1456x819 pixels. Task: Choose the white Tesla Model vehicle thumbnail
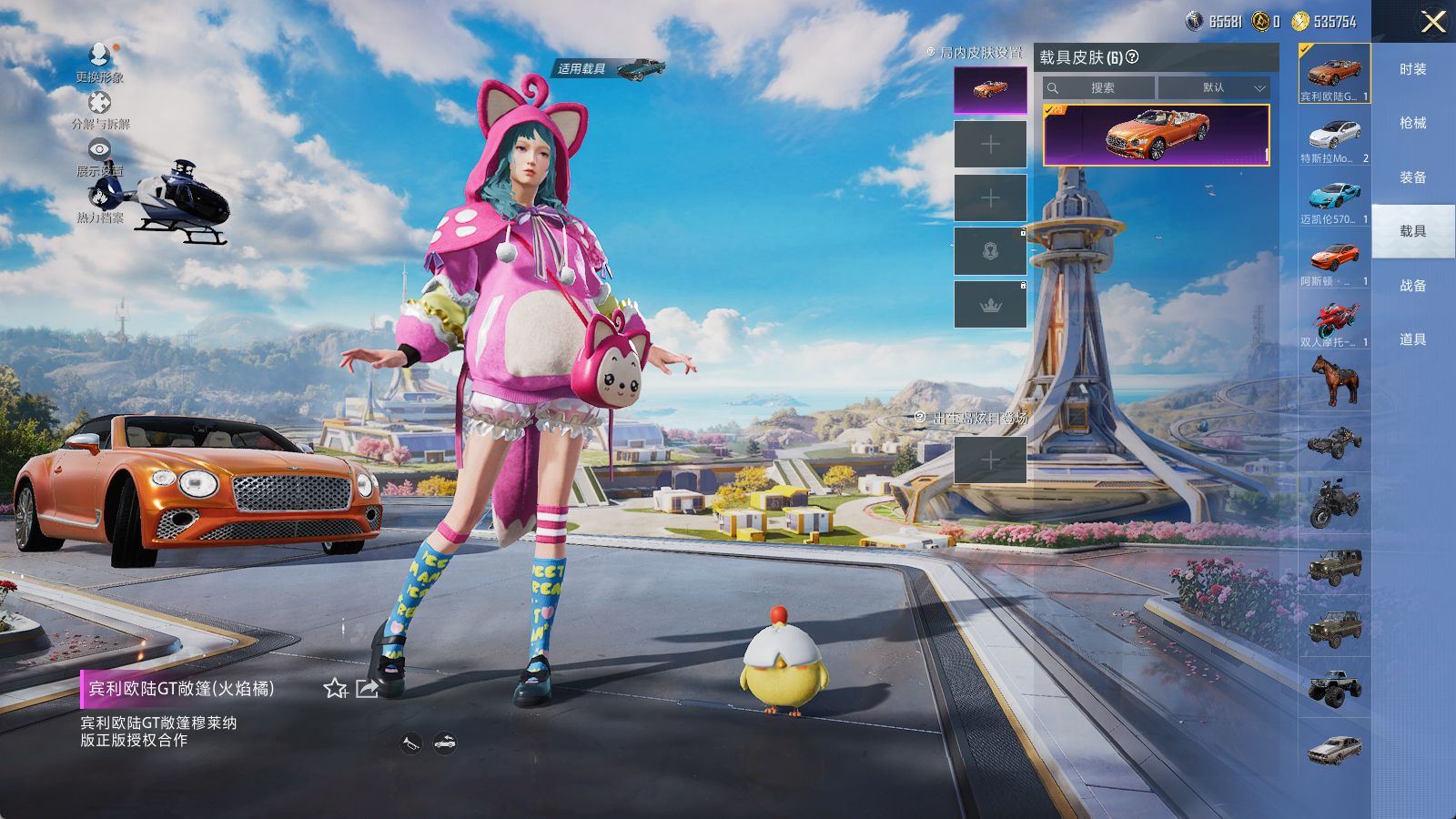click(x=1334, y=138)
